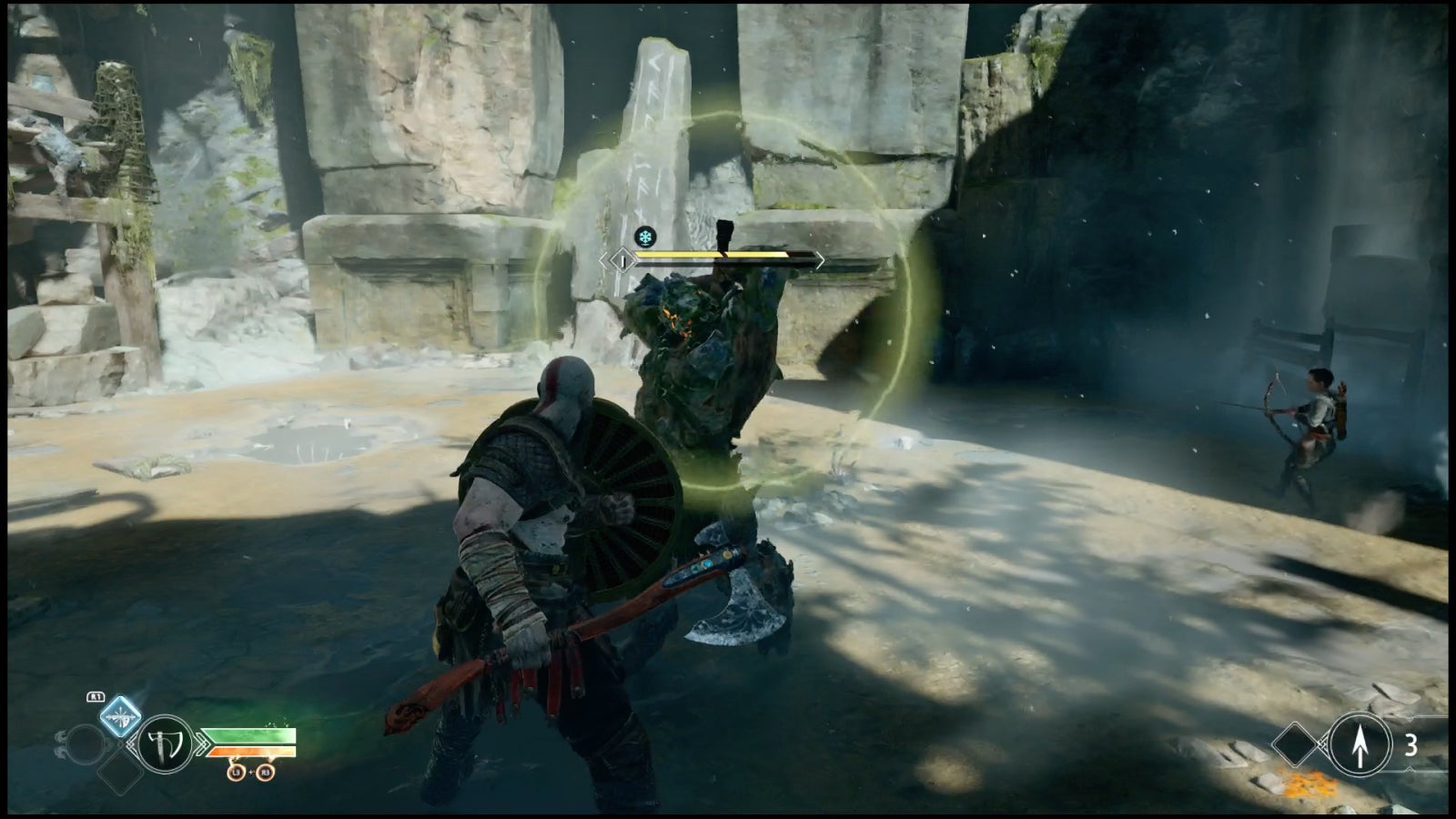This screenshot has width=1456, height=819.
Task: Activate the blue frost runic attack diamond
Action: pyautogui.click(x=120, y=715)
